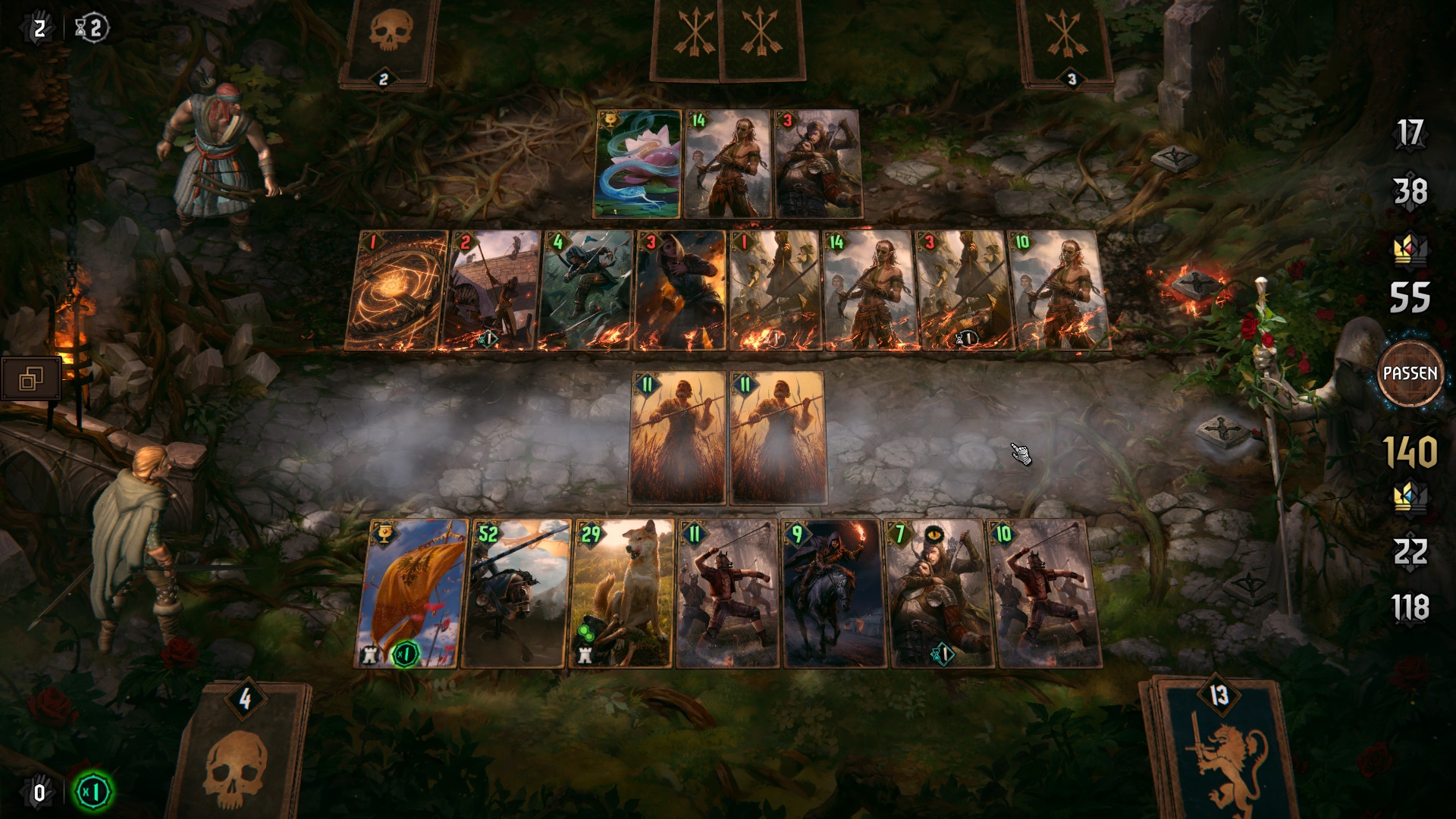Toggle the board view overlay switch
The width and height of the screenshot is (1456, 819).
[x=32, y=376]
